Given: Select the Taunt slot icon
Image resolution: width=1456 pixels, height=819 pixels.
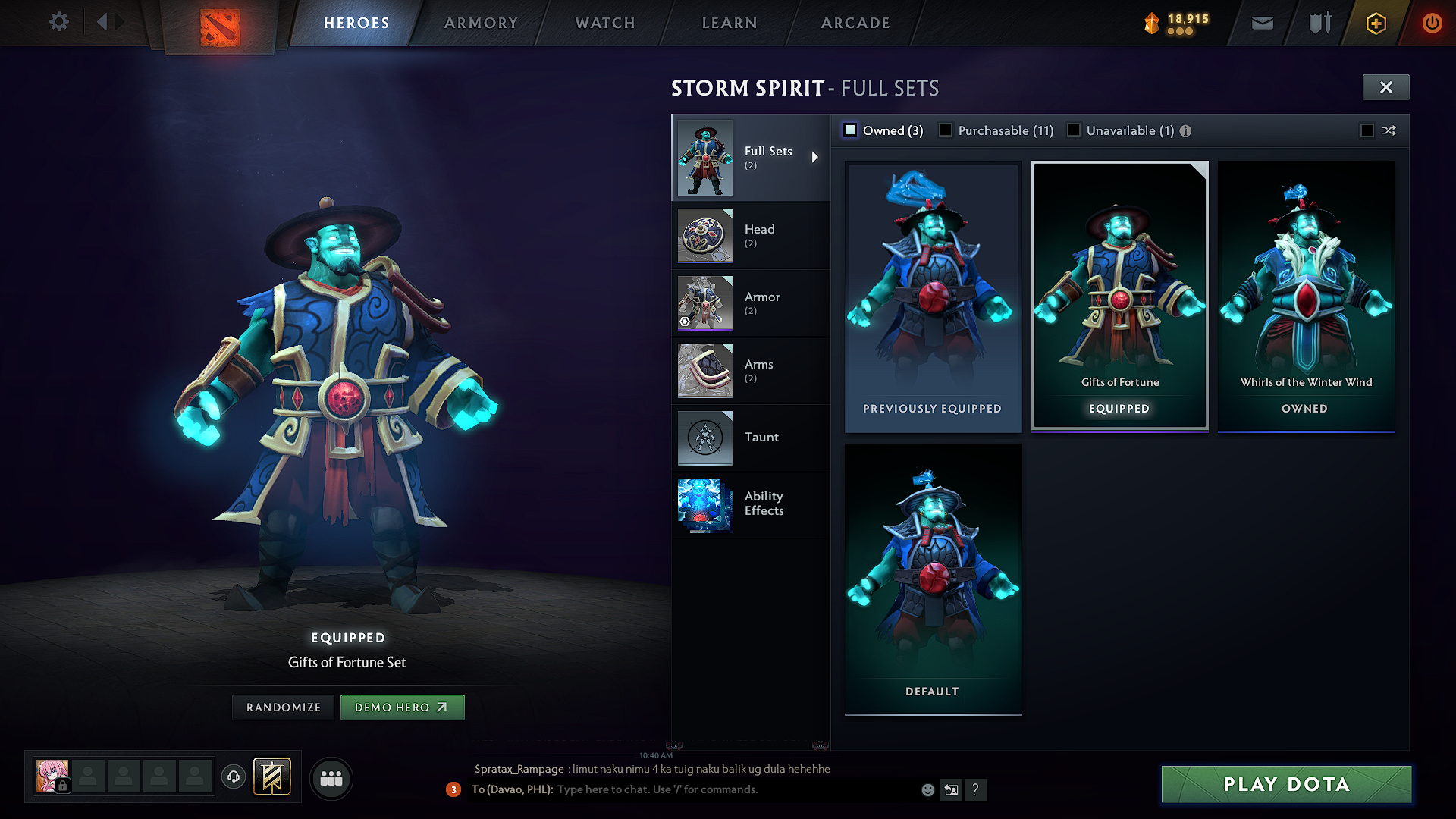Looking at the screenshot, I should (x=704, y=438).
